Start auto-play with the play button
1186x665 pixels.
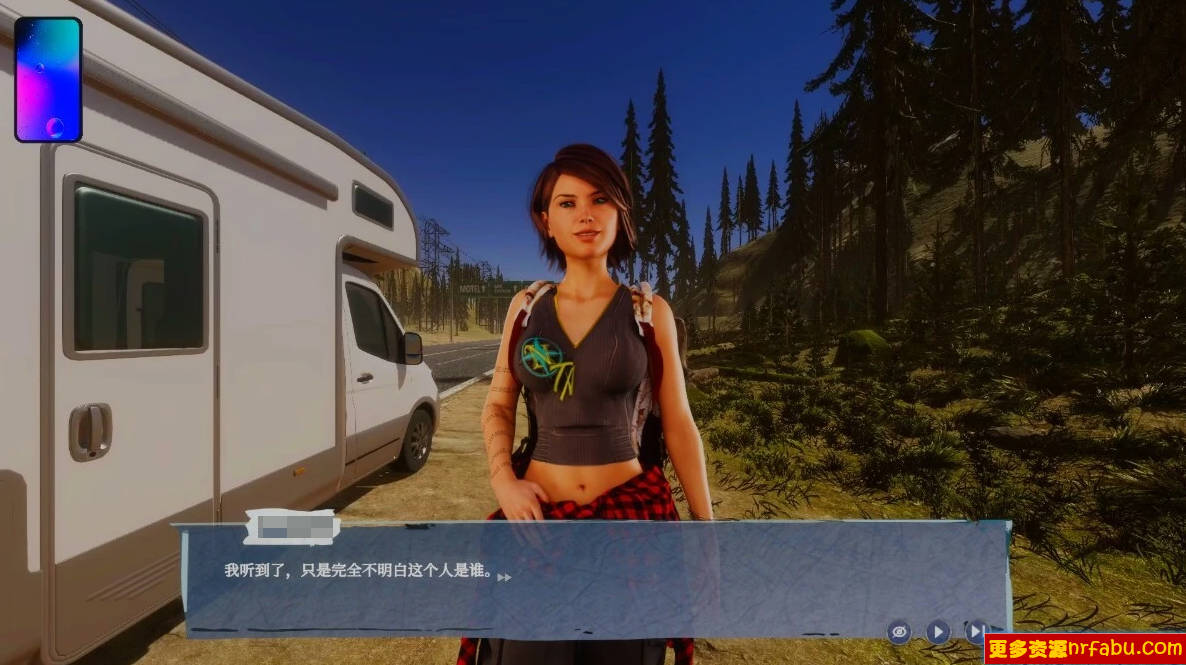[x=937, y=631]
